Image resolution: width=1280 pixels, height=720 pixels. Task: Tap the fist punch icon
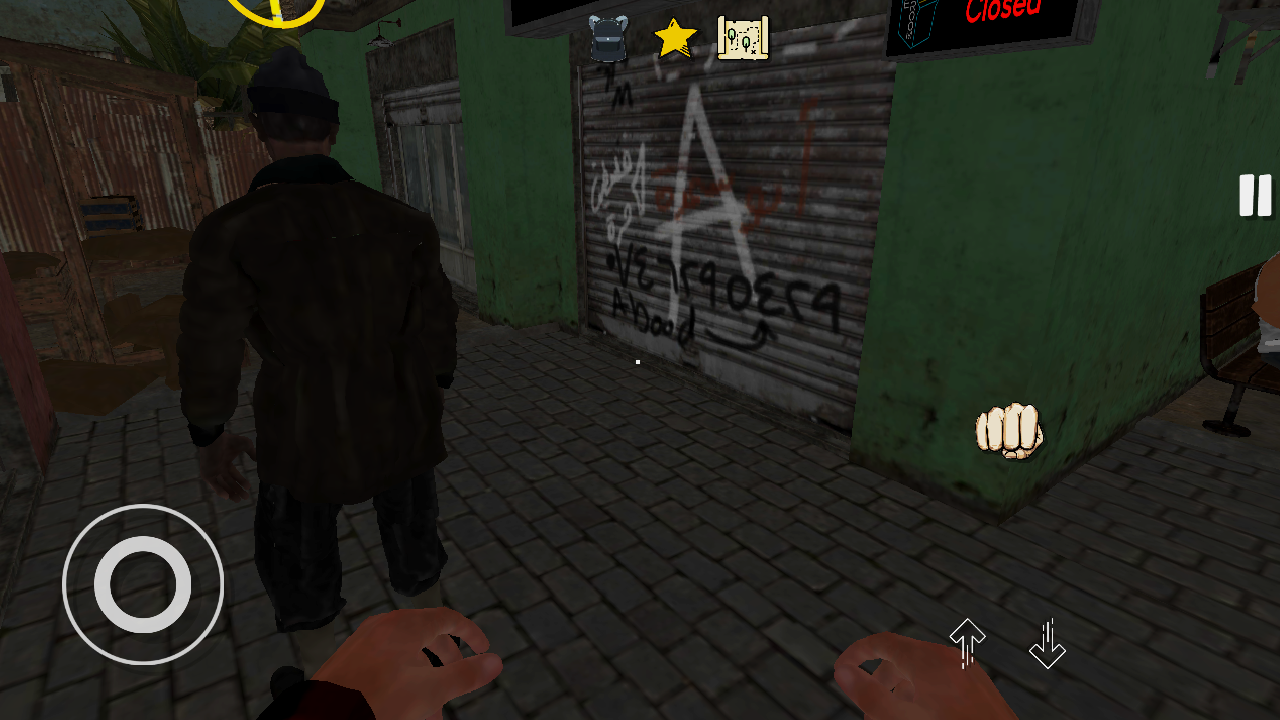(x=1008, y=430)
